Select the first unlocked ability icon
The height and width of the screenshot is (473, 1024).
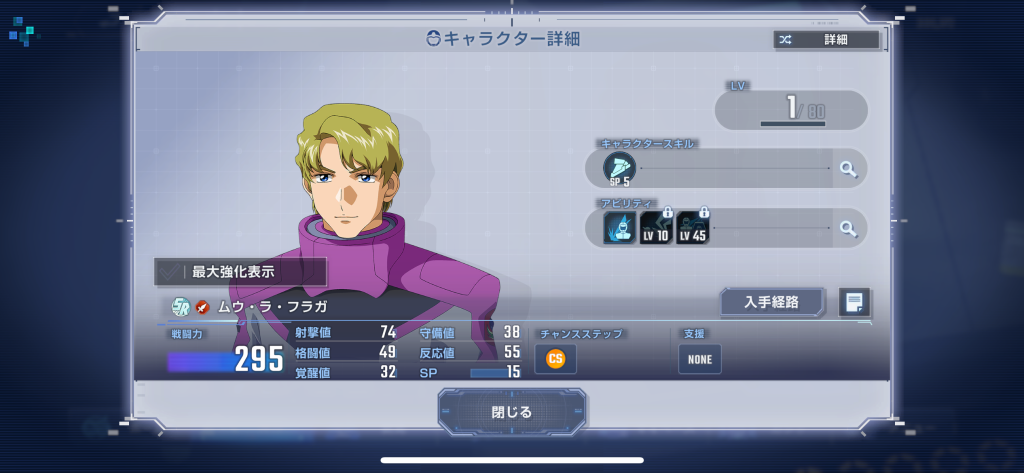coord(619,228)
